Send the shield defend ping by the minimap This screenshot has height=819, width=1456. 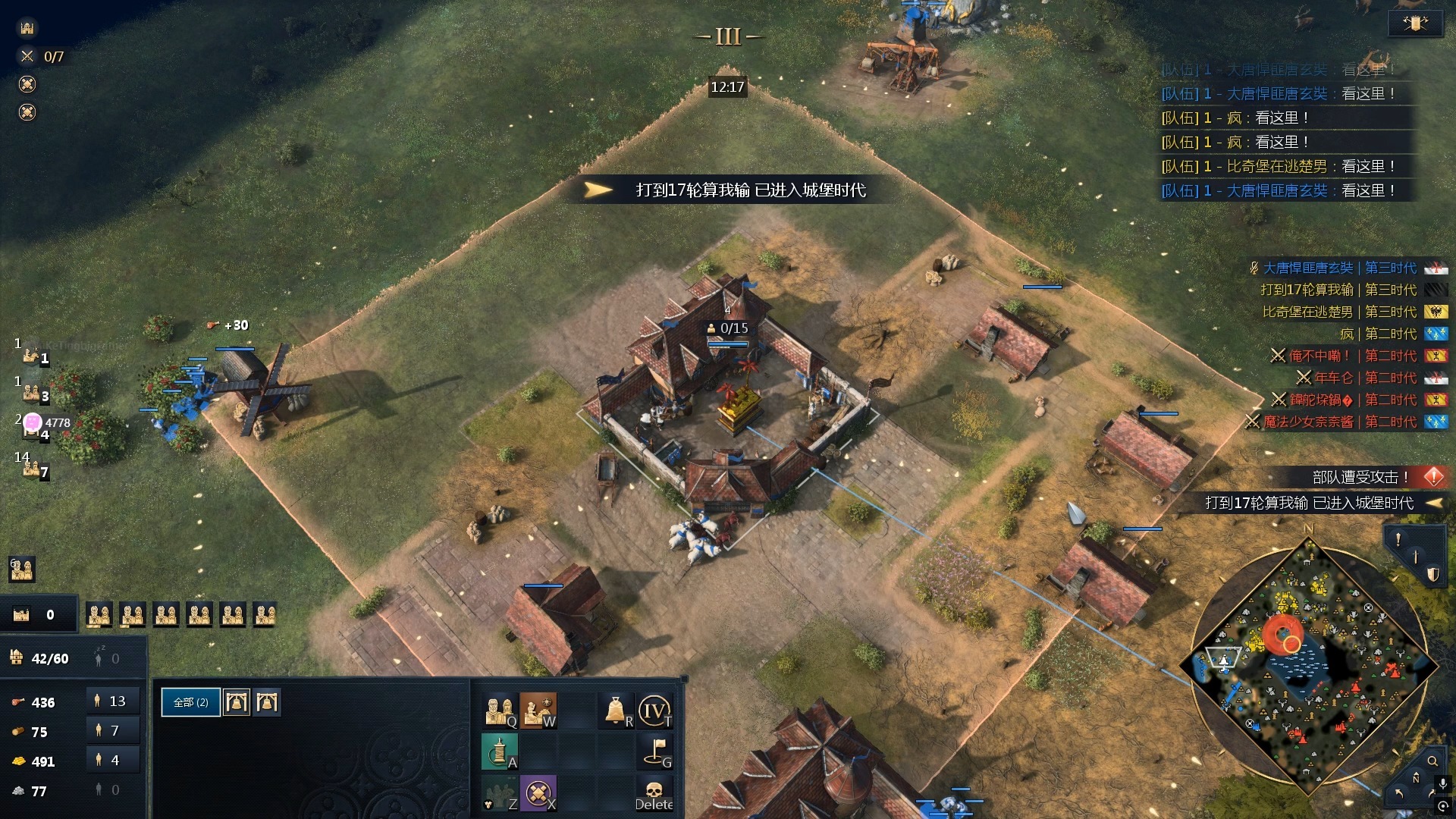pyautogui.click(x=1432, y=574)
